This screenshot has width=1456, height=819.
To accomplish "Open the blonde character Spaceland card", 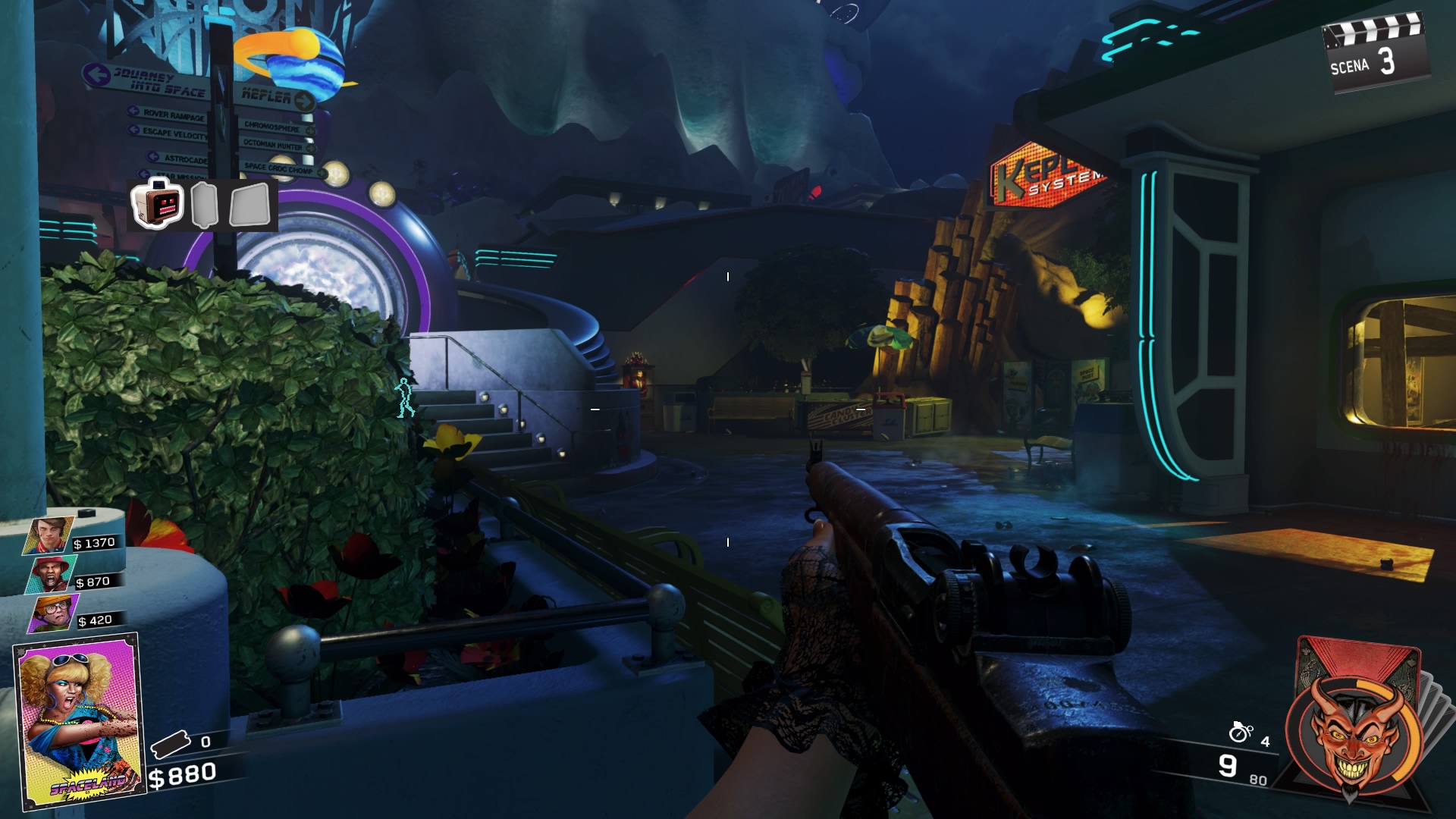I will (x=78, y=720).
